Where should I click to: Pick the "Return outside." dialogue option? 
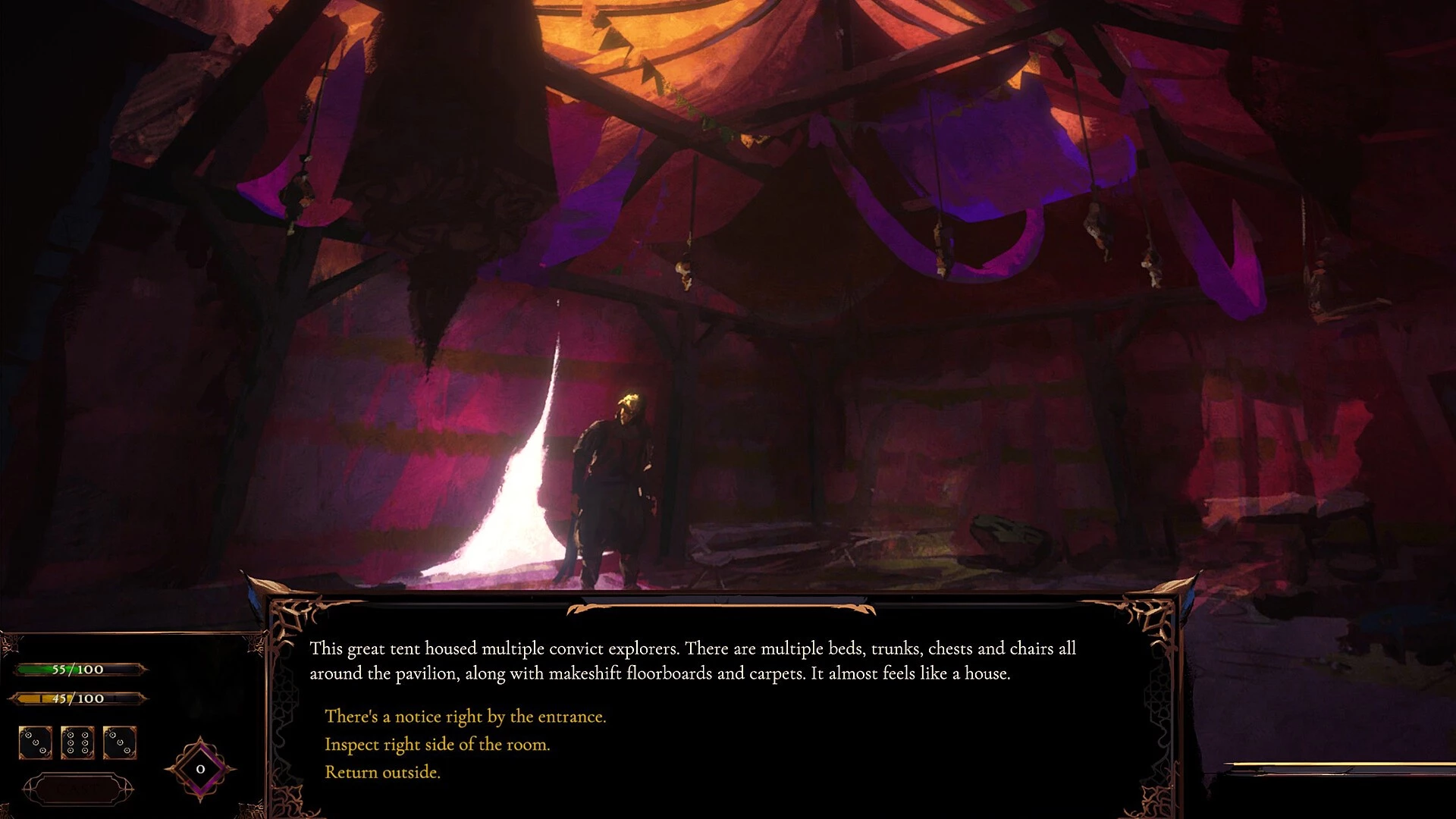[382, 772]
